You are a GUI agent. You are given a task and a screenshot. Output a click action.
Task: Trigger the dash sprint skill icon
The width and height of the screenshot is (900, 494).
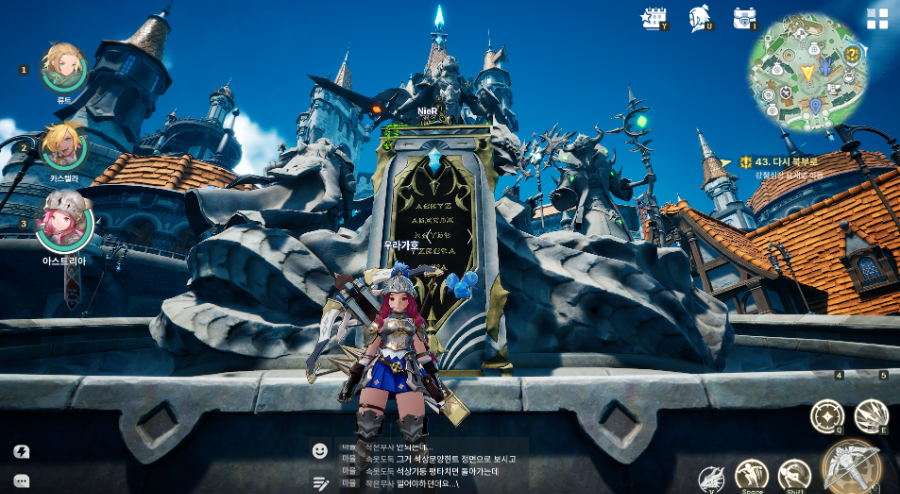[795, 474]
